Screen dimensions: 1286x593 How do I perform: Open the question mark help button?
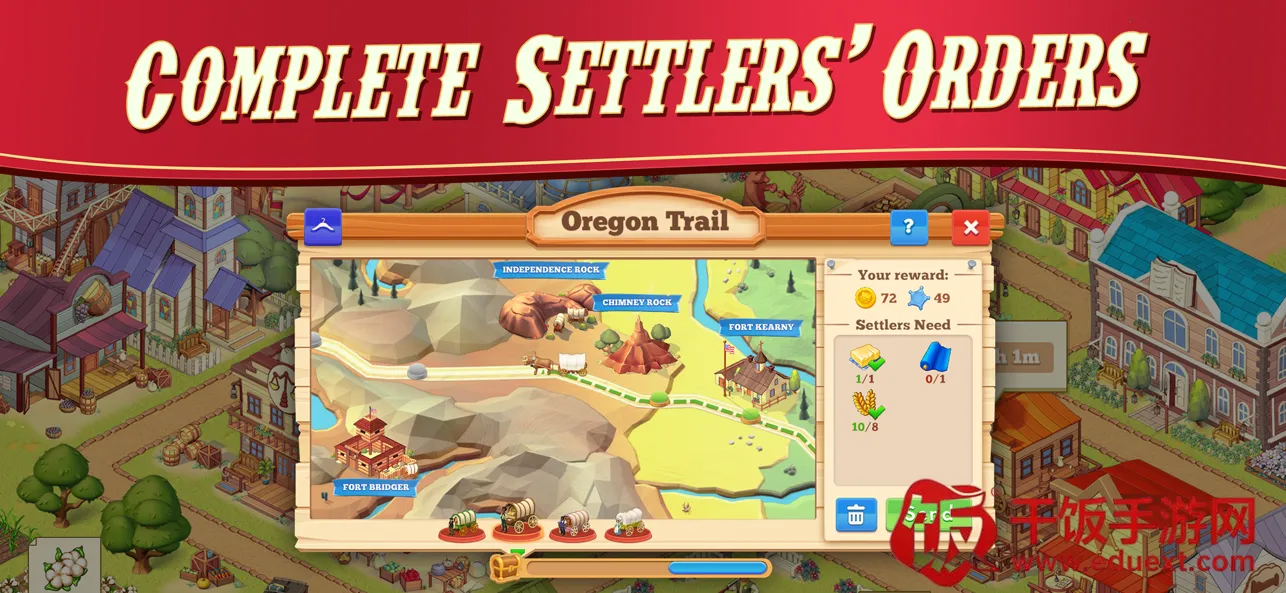(908, 228)
